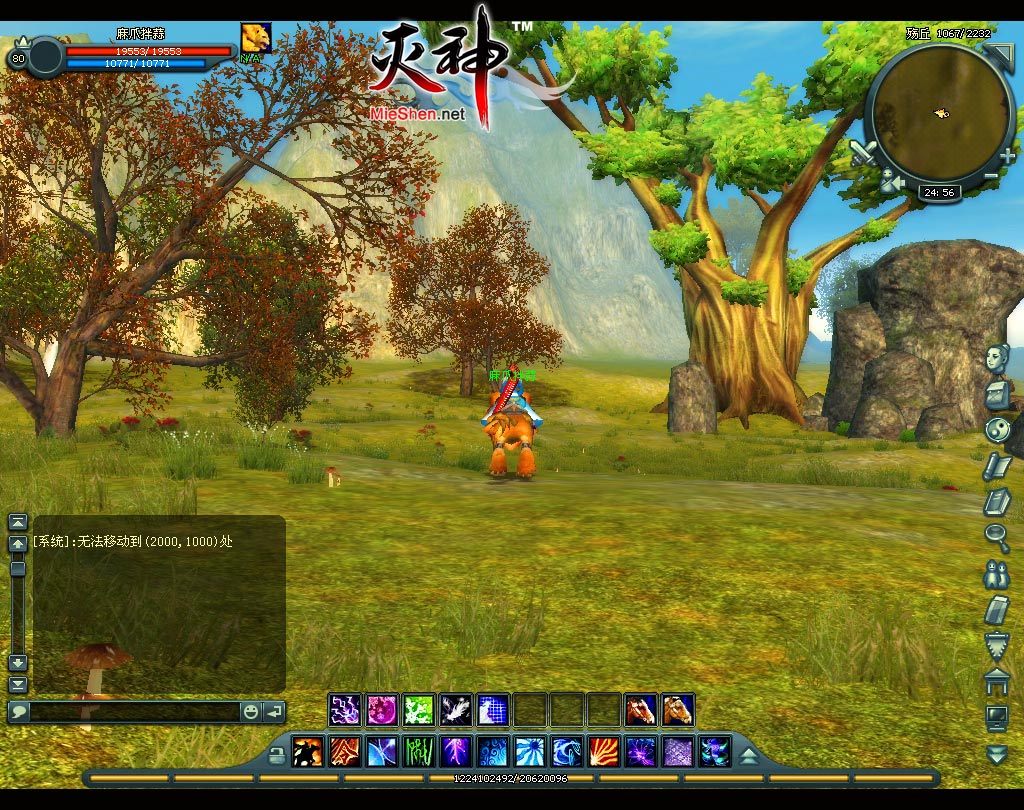
Task: Toggle the crossed swords combat mode icon
Action: (863, 154)
